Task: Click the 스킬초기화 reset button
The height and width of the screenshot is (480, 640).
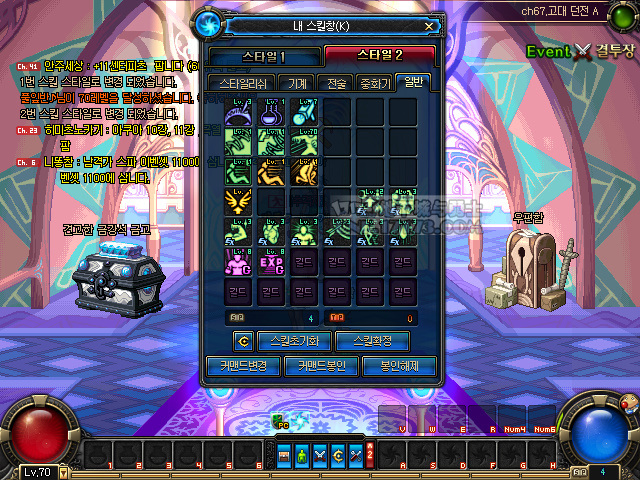Action: pyautogui.click(x=294, y=341)
